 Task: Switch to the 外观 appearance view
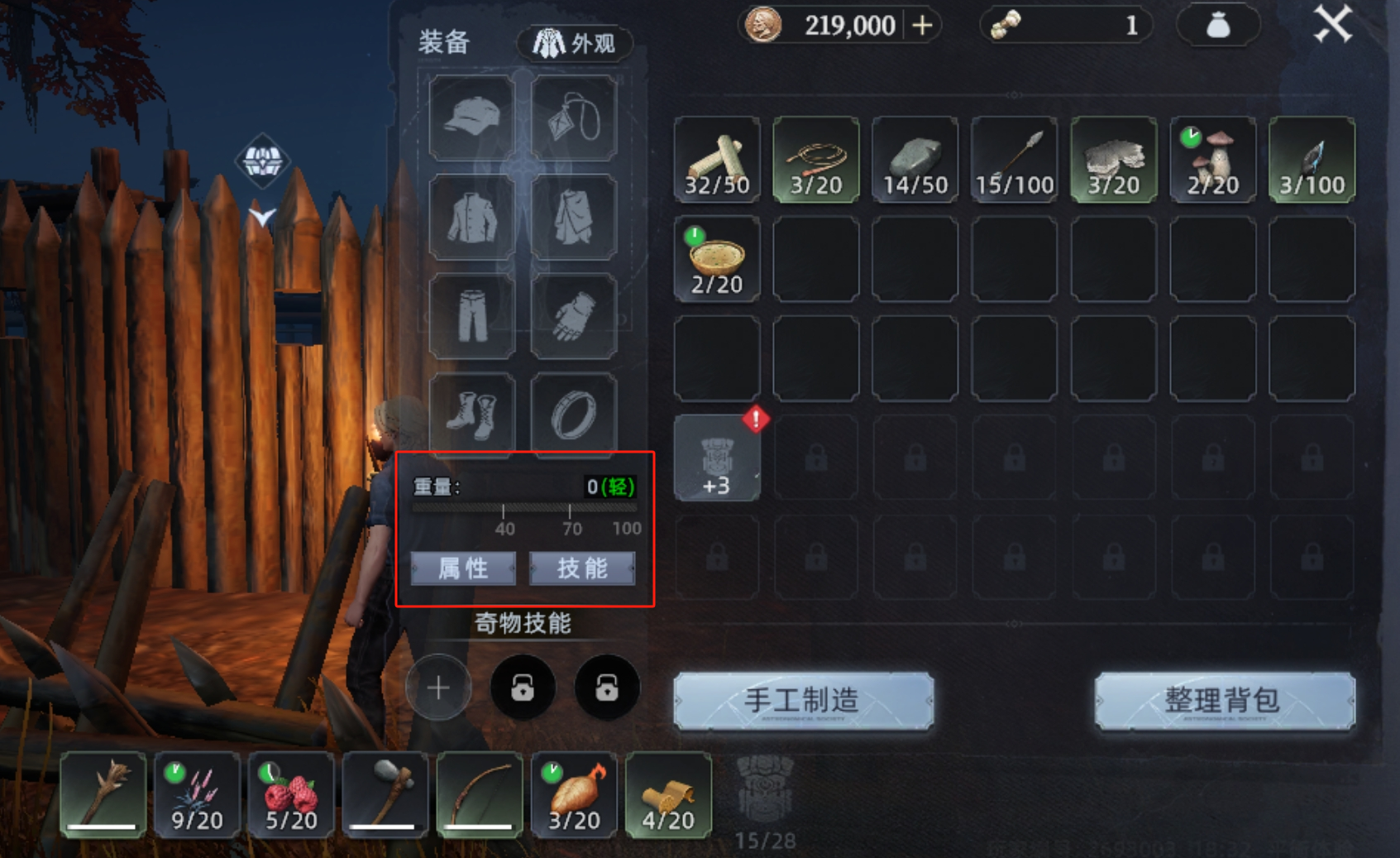point(575,43)
